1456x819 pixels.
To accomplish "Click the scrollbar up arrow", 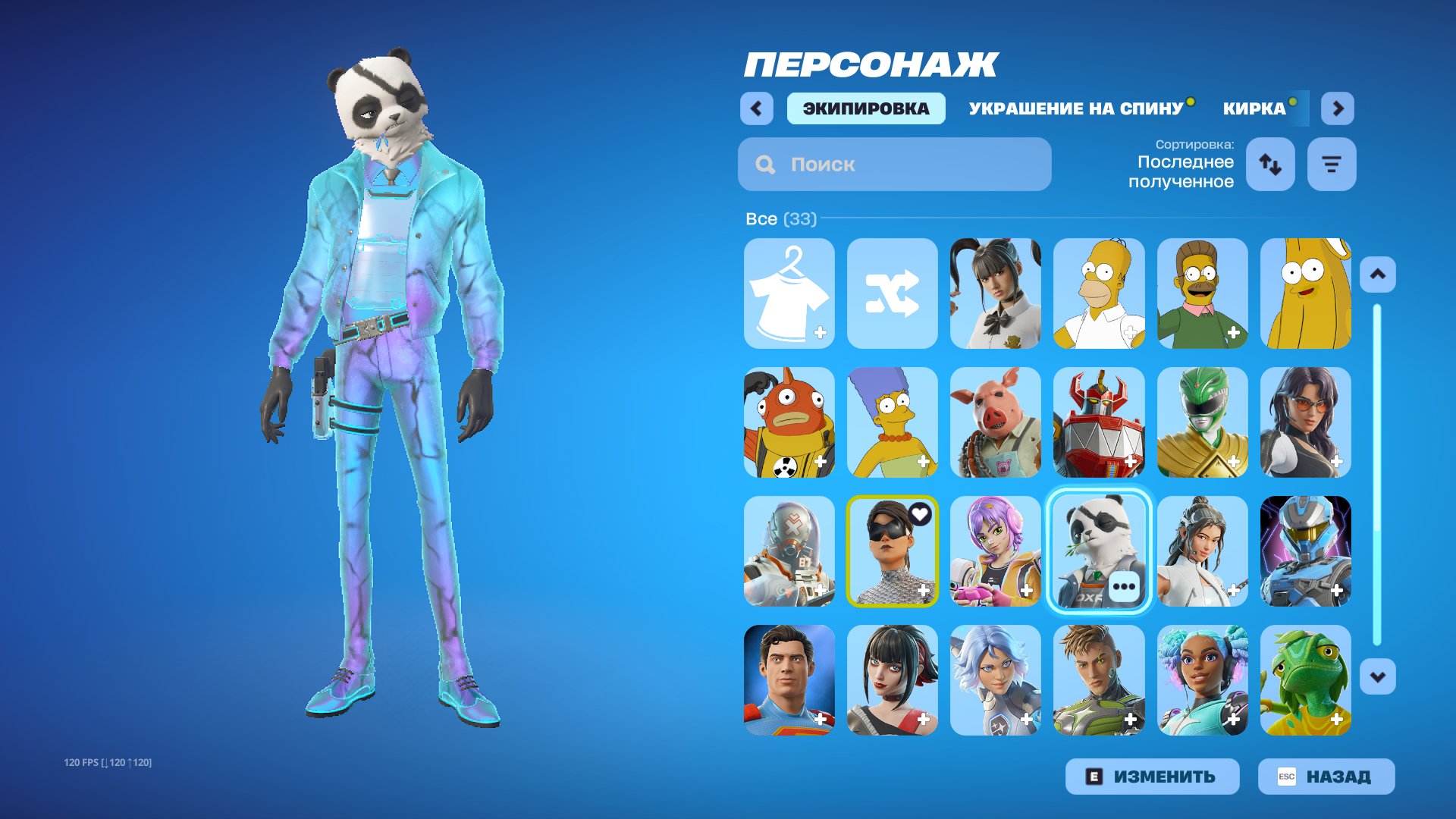I will 1378,275.
